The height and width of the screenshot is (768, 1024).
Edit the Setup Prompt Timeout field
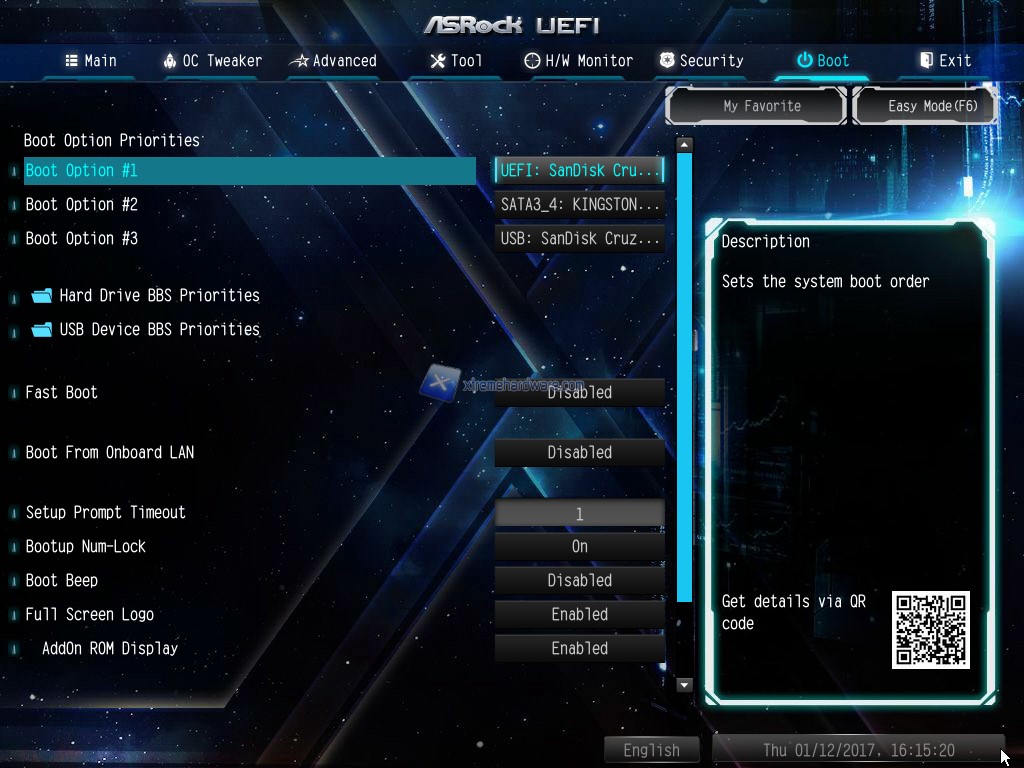click(x=580, y=514)
